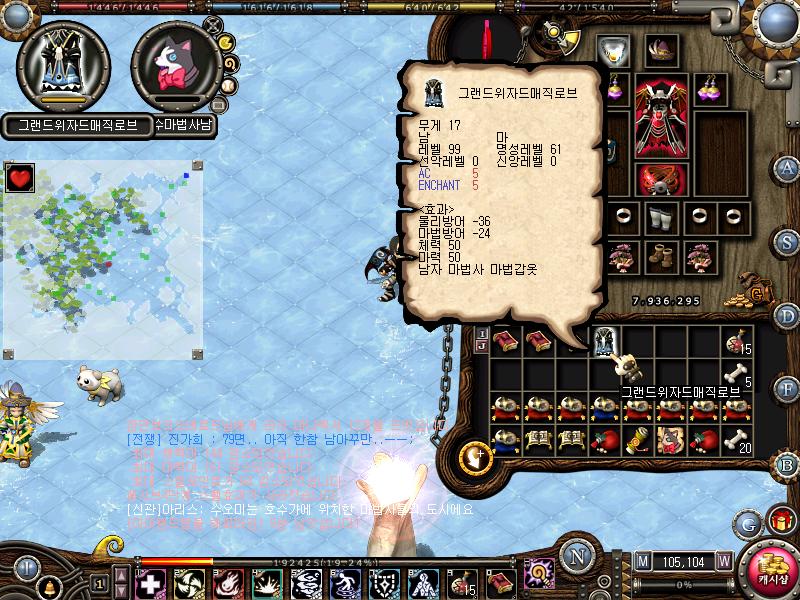This screenshot has height=600, width=800.
Task: Click the round A side button
Action: (787, 167)
